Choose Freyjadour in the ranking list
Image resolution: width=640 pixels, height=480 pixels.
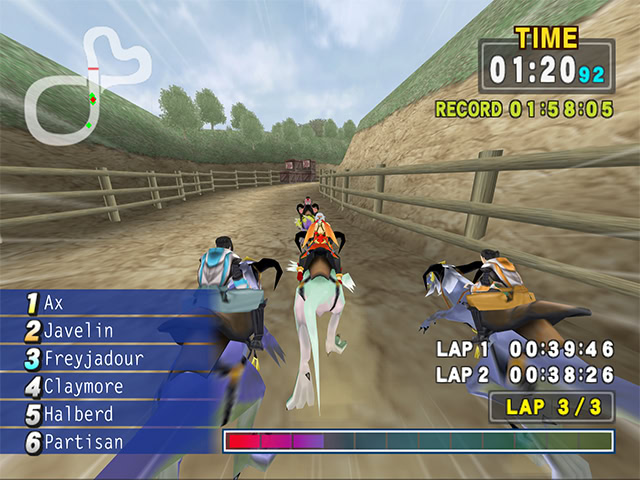(93, 358)
